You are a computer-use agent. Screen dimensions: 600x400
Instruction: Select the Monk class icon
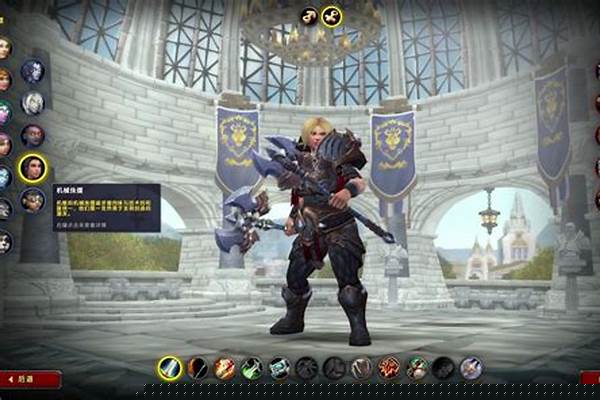pos(415,368)
